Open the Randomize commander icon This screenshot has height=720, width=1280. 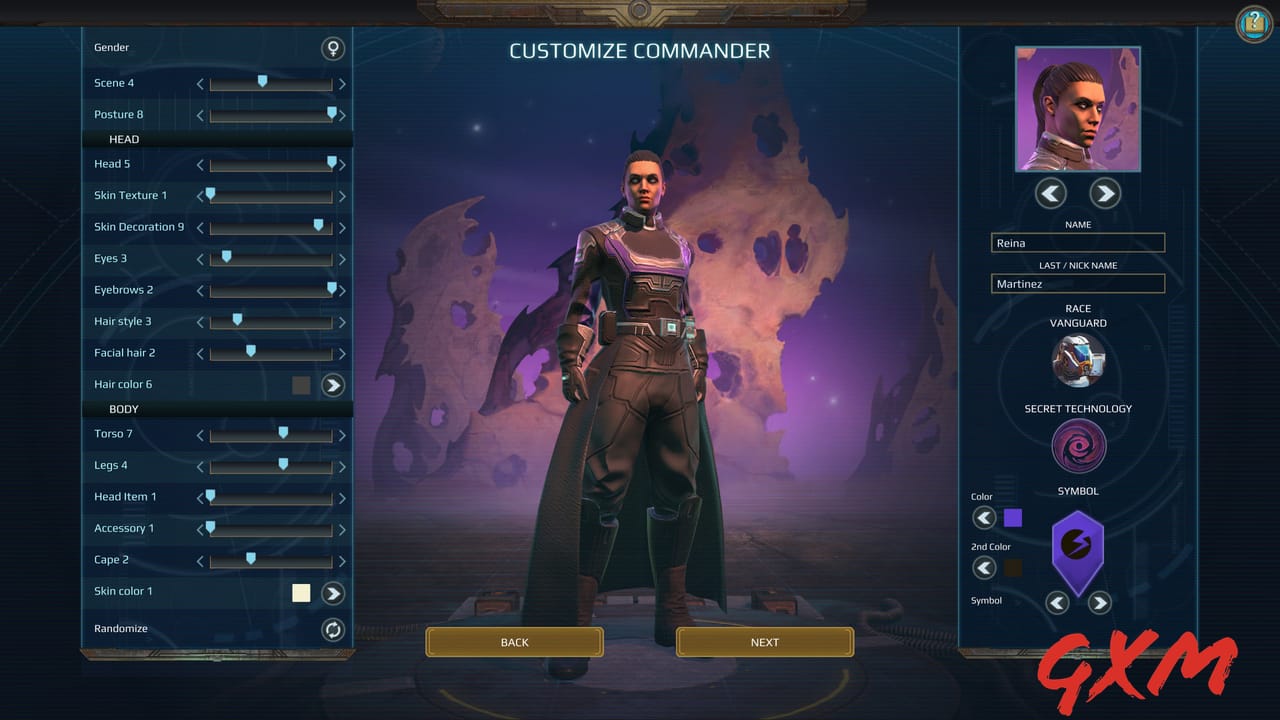pos(333,629)
